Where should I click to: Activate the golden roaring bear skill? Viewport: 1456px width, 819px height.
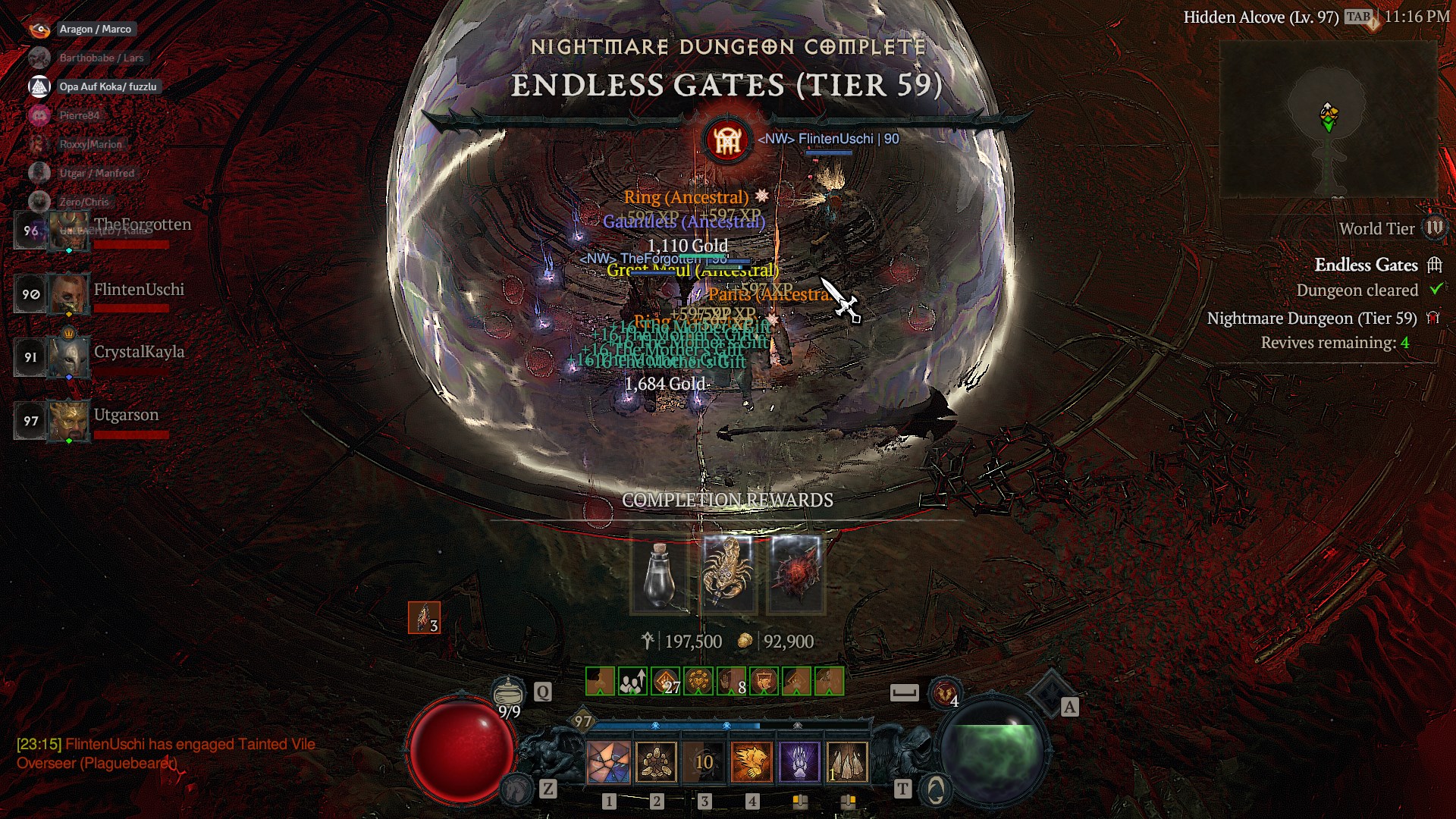point(752,762)
